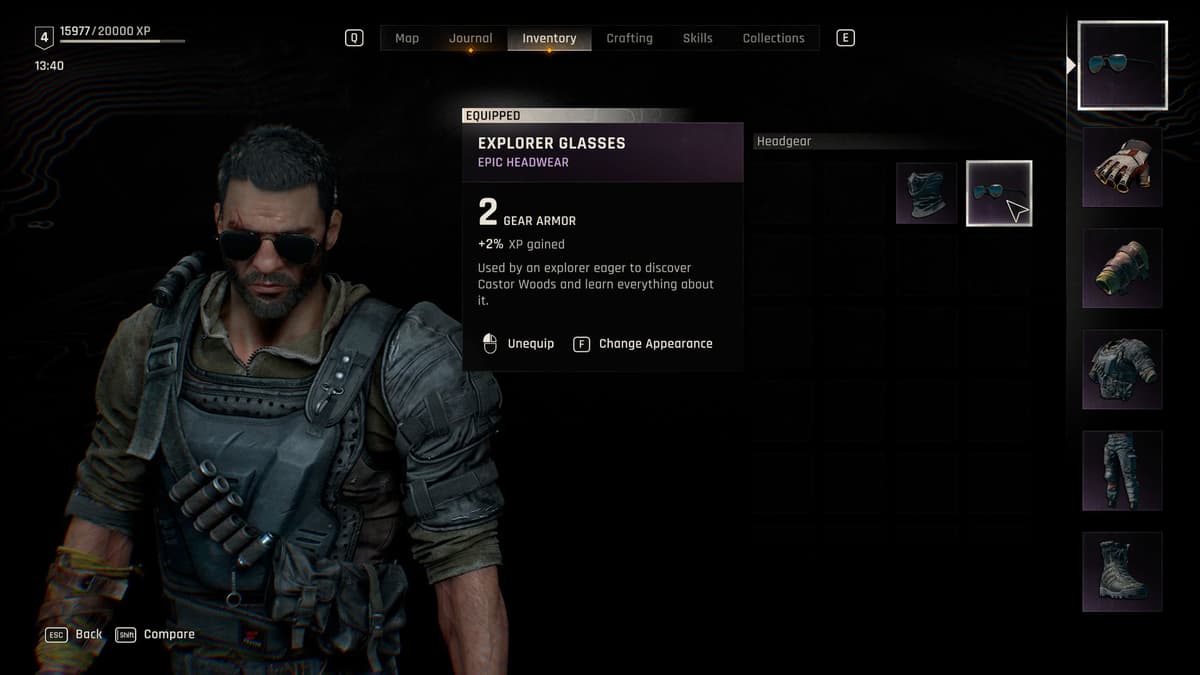This screenshot has height=675, width=1200.
Task: Choose the headgear equipment slot with sunglasses
Action: 1122,65
